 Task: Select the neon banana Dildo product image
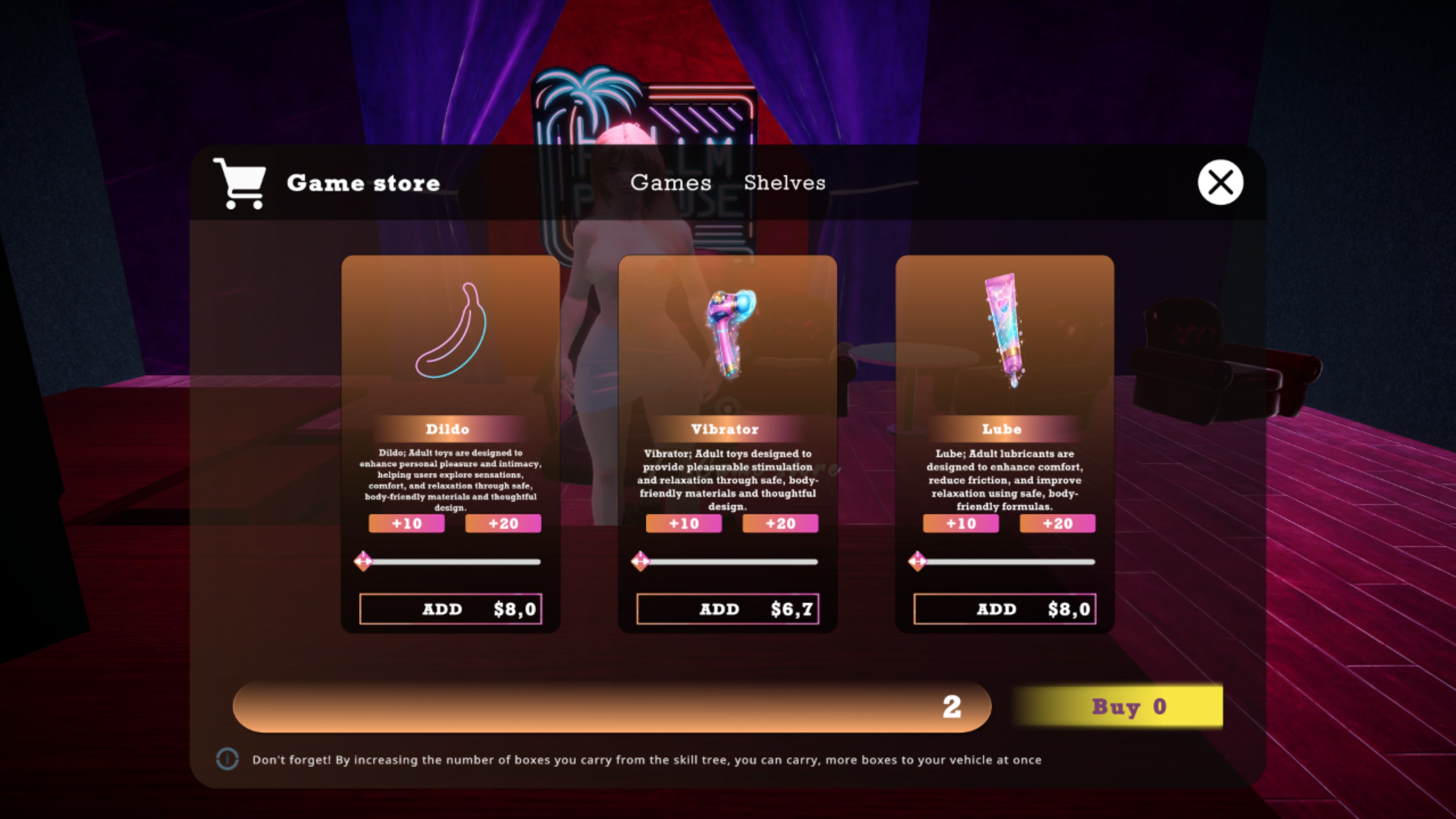[x=450, y=331]
